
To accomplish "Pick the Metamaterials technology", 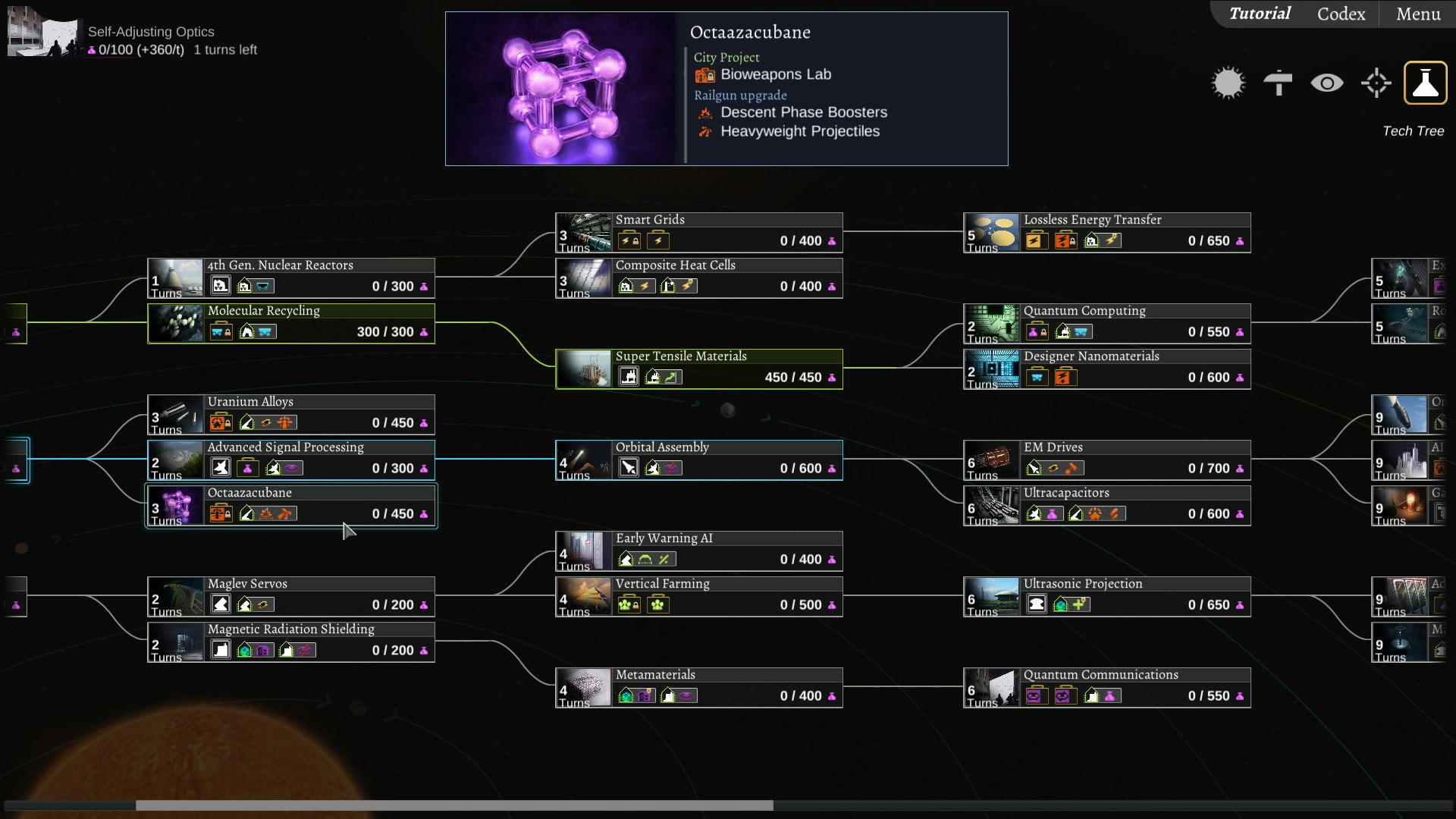I will coord(698,687).
